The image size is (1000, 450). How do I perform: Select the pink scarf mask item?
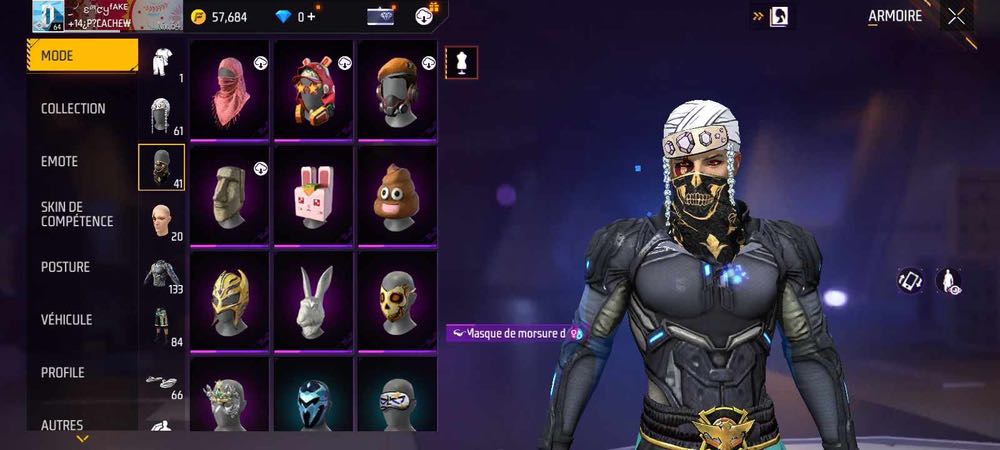230,90
